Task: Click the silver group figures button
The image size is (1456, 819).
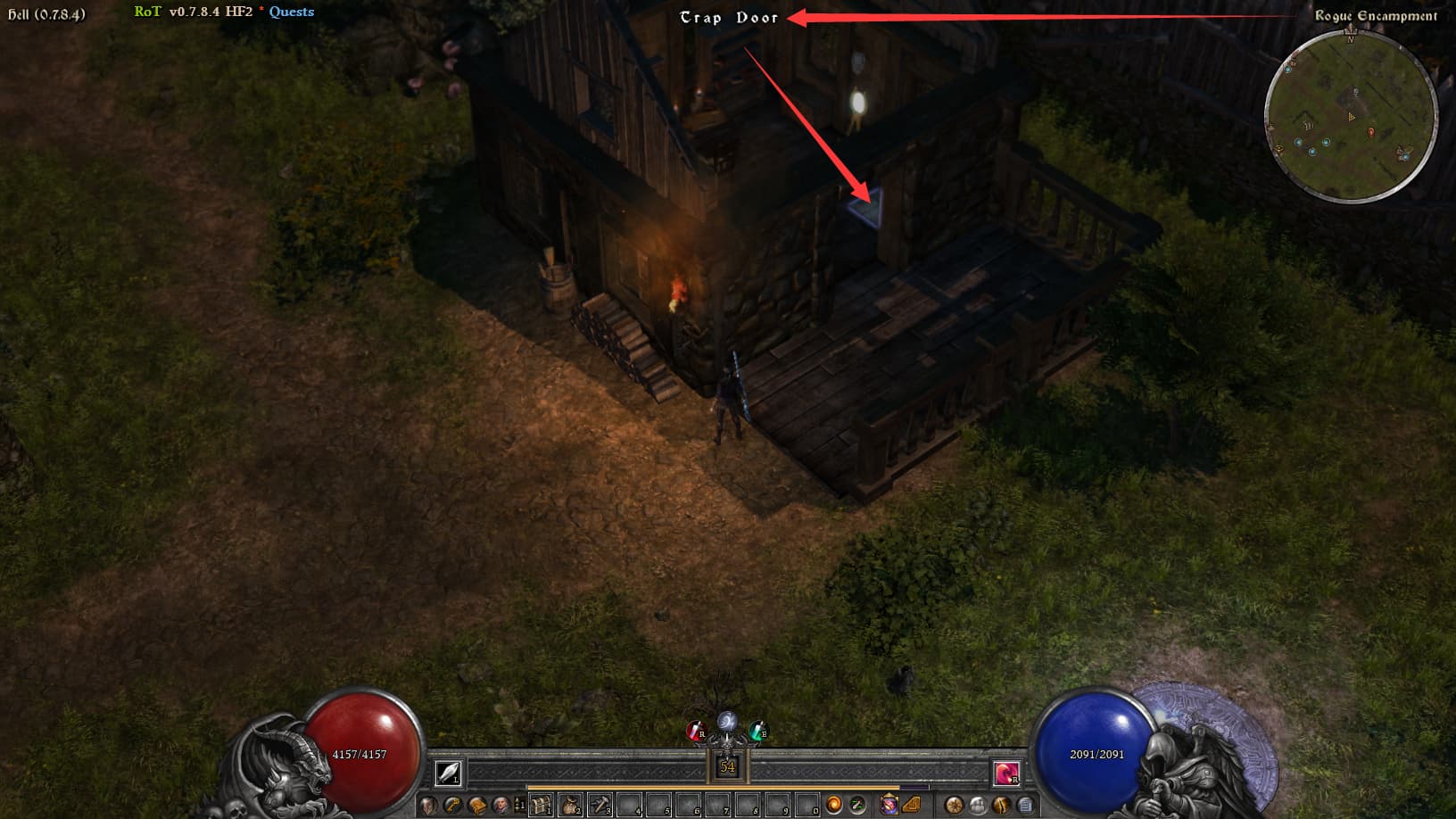Action: 978,805
